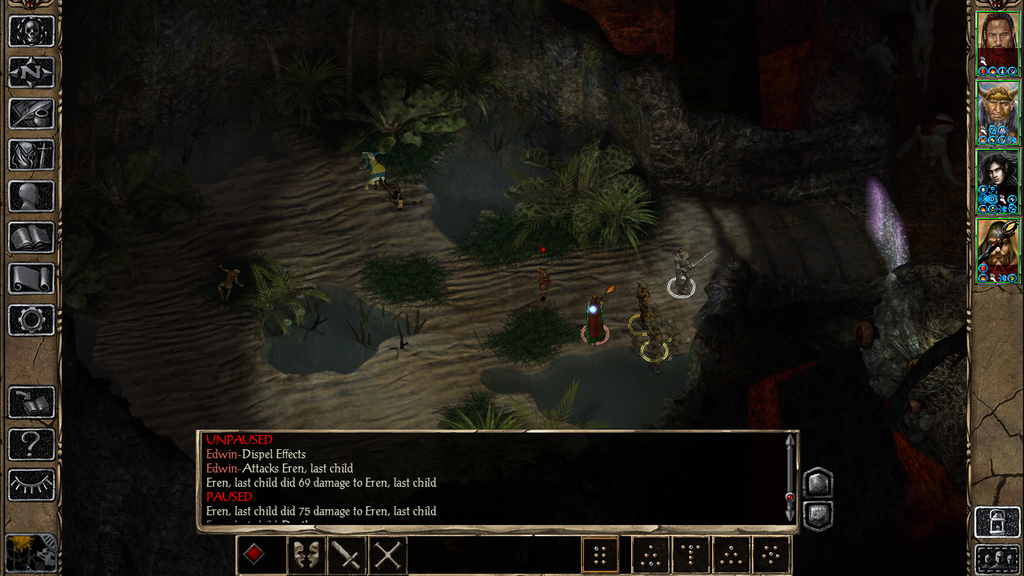Click the skull button at top left

point(31,30)
